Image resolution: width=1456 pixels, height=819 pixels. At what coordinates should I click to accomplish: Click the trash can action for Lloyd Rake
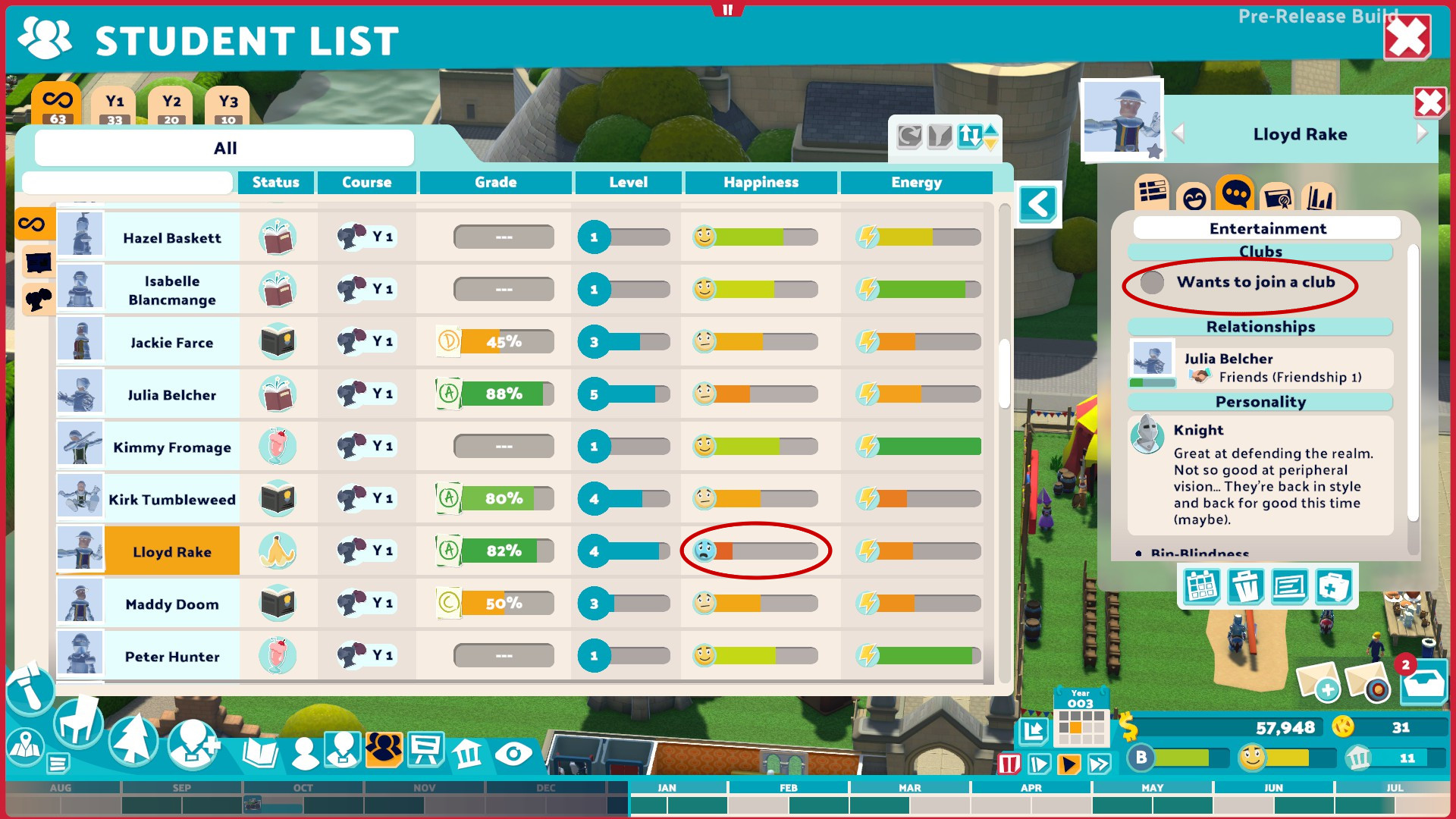point(1244,588)
